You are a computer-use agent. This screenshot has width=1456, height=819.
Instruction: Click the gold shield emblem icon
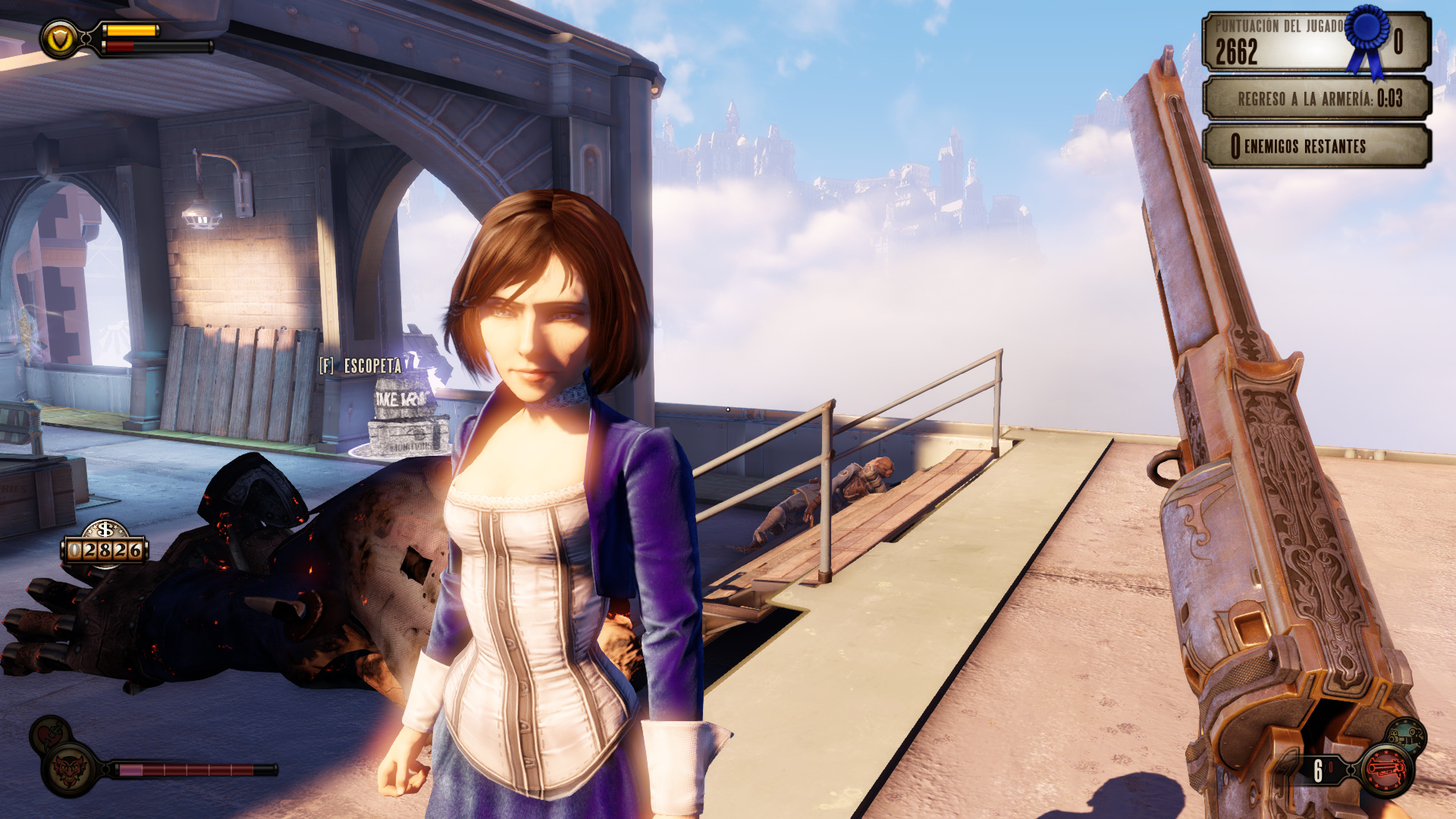pos(60,39)
